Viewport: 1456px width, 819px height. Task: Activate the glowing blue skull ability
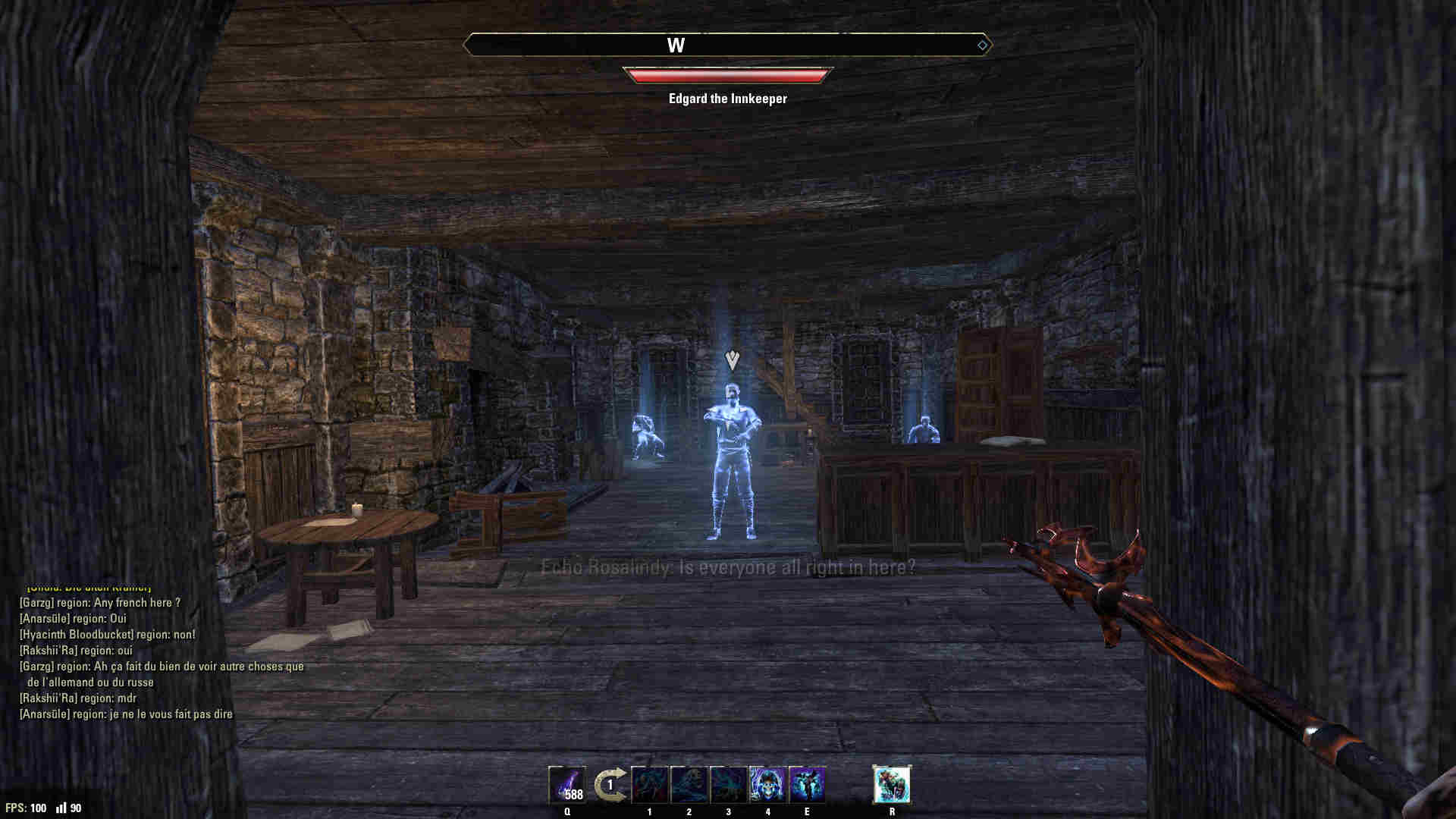click(x=767, y=785)
